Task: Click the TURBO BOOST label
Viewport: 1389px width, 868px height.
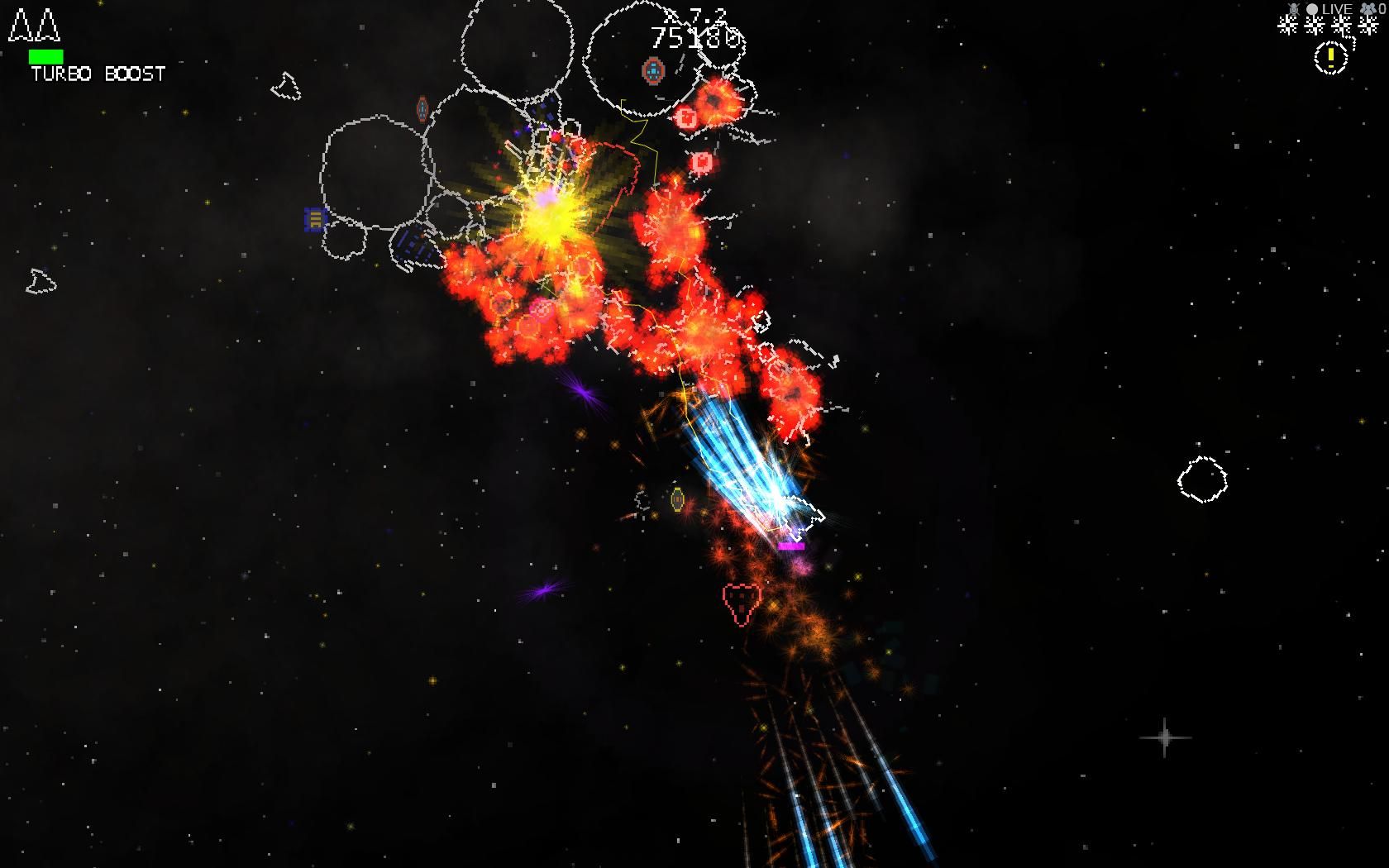Action: click(x=97, y=74)
